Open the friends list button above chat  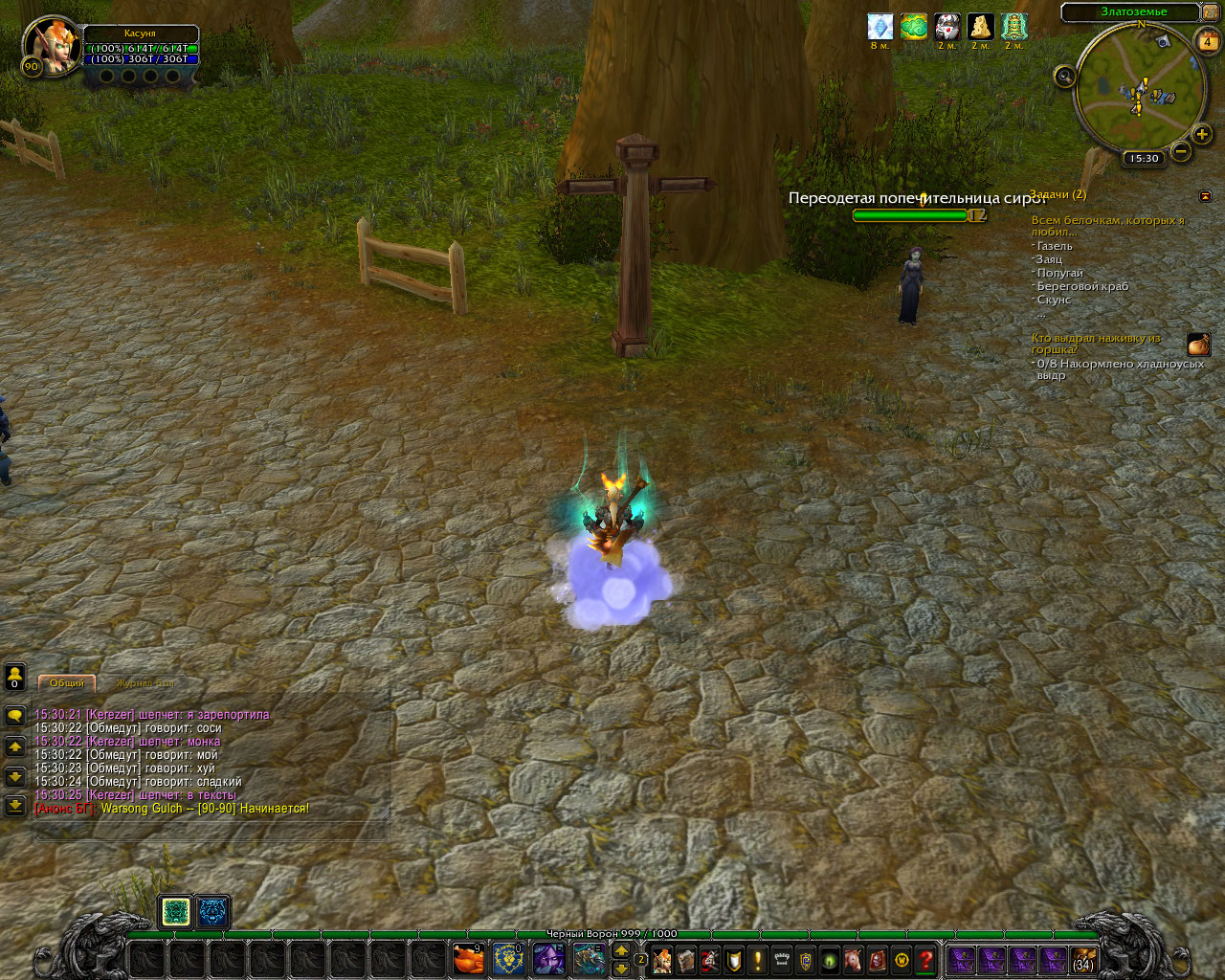point(14,677)
